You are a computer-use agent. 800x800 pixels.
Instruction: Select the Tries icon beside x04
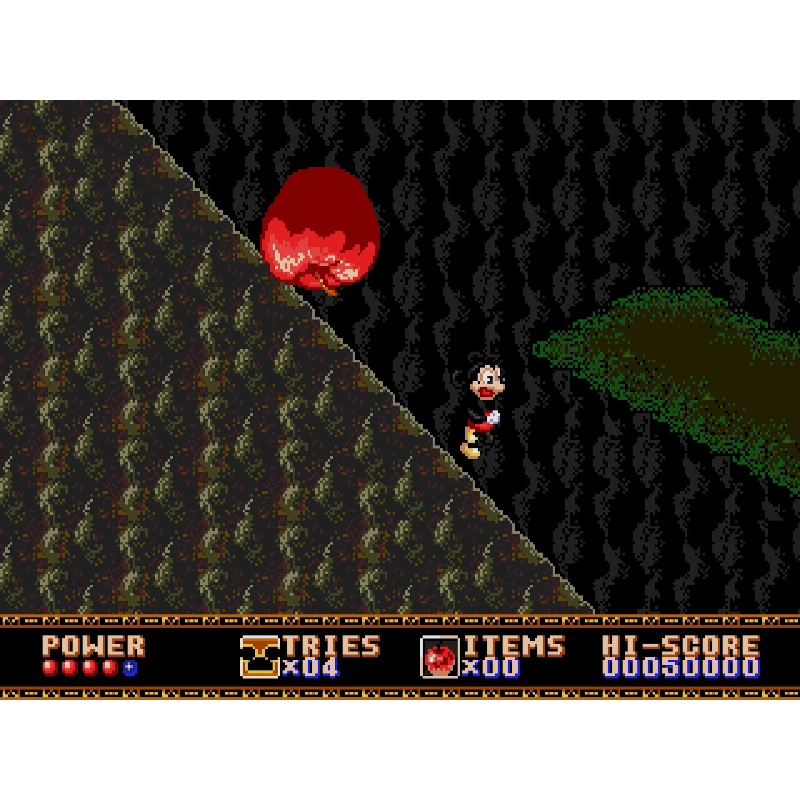point(259,657)
